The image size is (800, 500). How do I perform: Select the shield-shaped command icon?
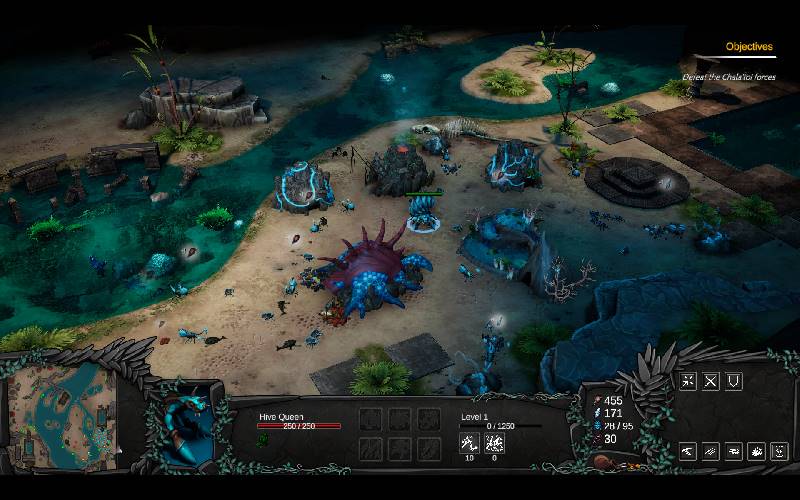coord(734,381)
